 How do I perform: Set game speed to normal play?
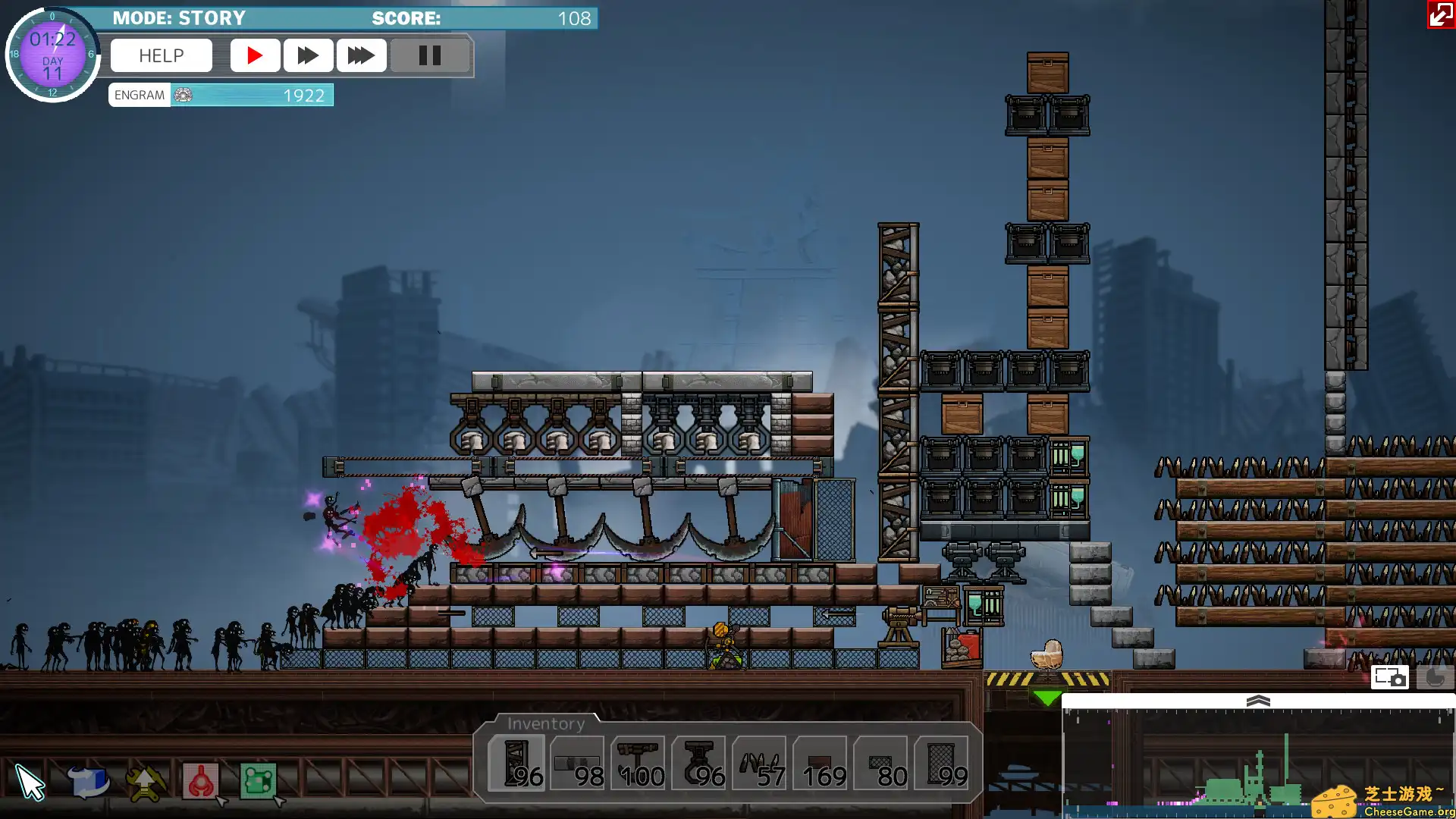pyautogui.click(x=255, y=55)
